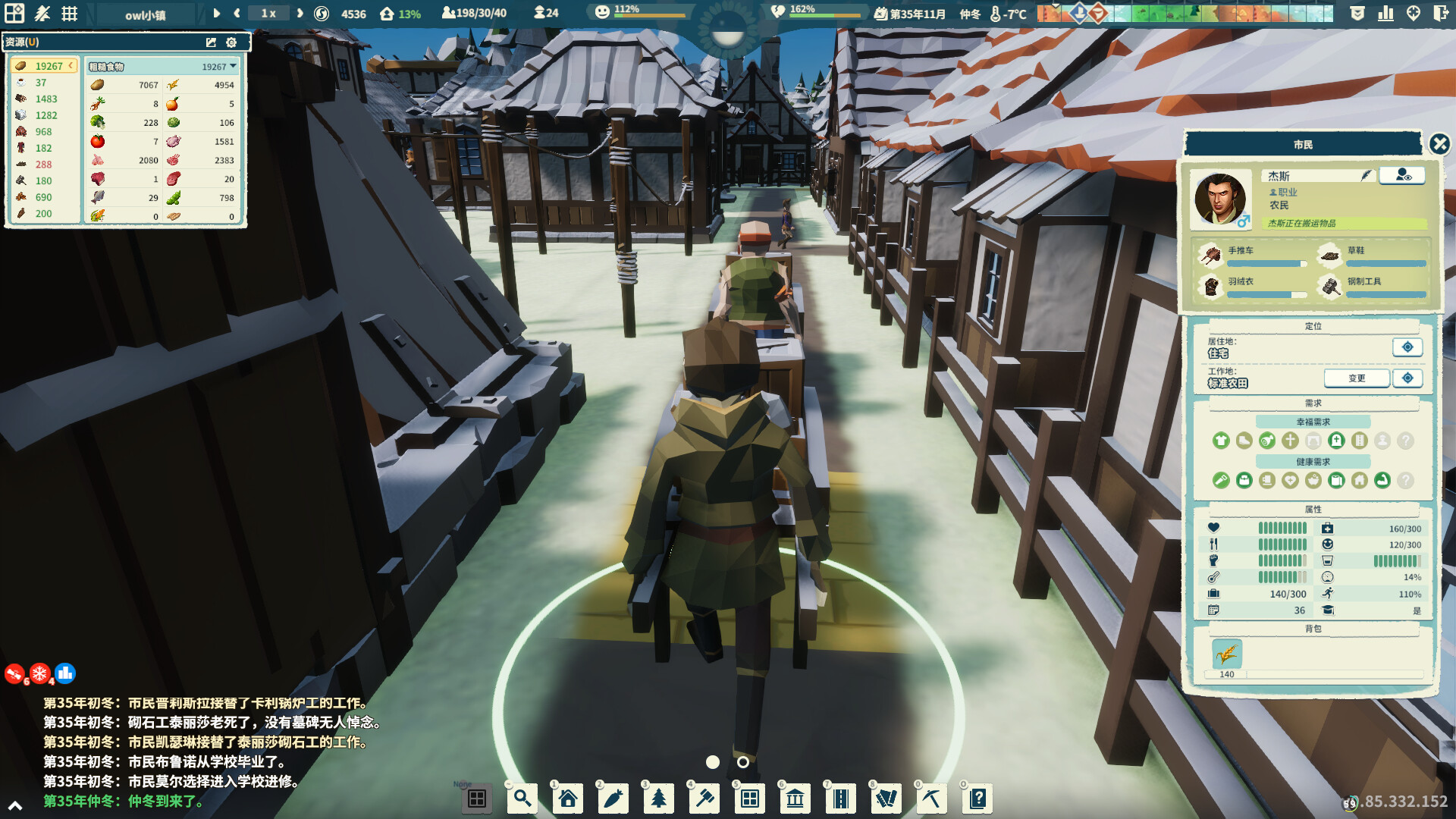Image resolution: width=1456 pixels, height=819 pixels.
Task: Select the road construction tool
Action: tap(841, 799)
